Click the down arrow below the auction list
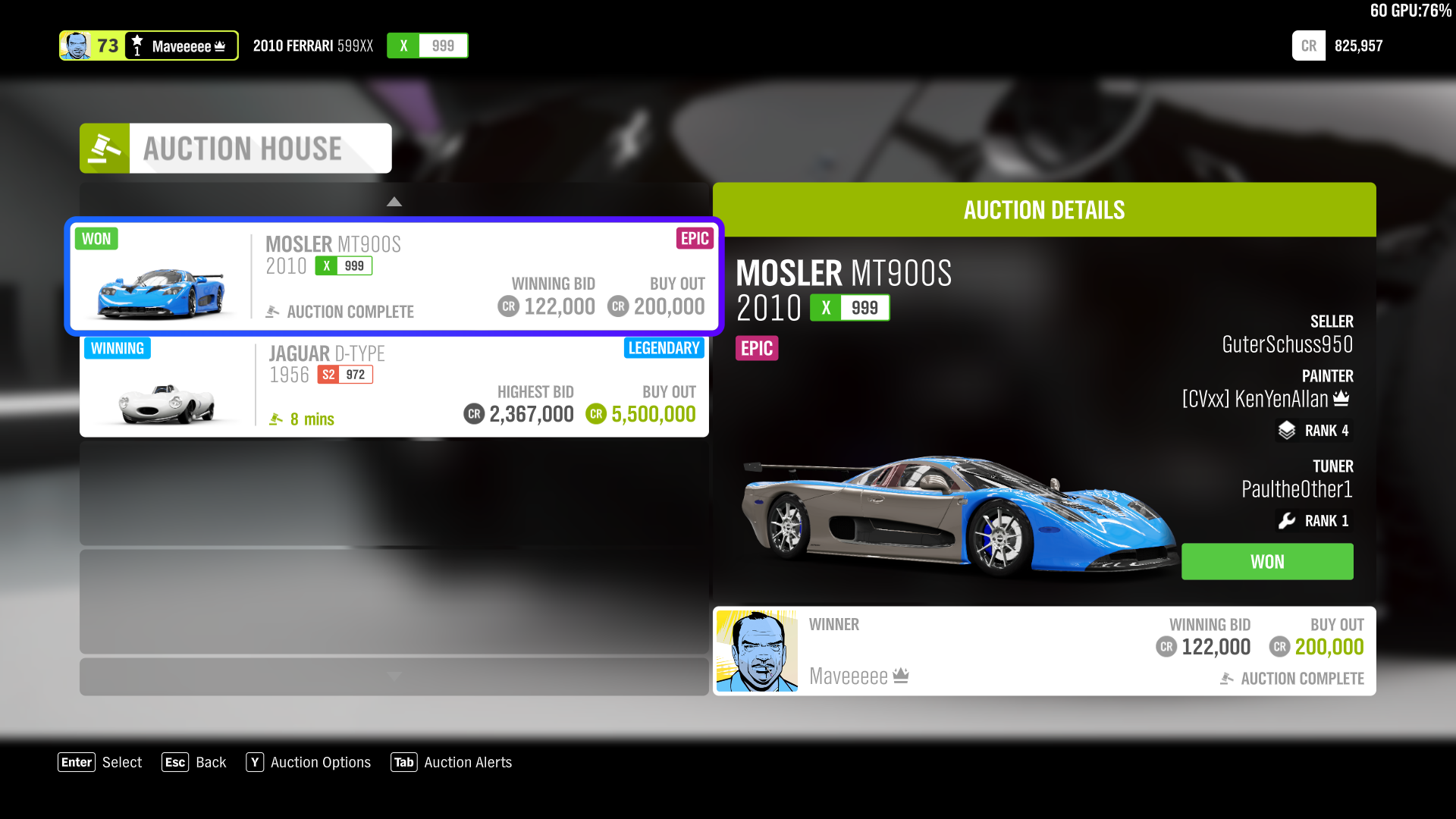The image size is (1456, 819). click(394, 675)
